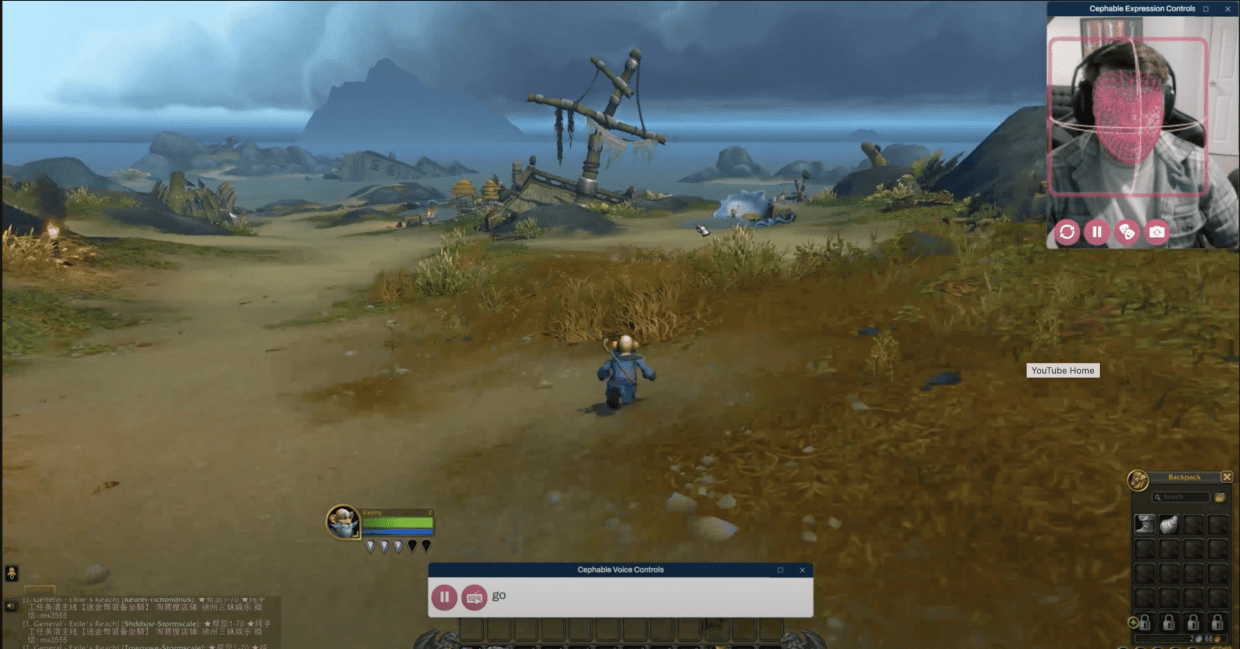This screenshot has width=1240, height=649.
Task: Close the Backpack window
Action: 1227,477
